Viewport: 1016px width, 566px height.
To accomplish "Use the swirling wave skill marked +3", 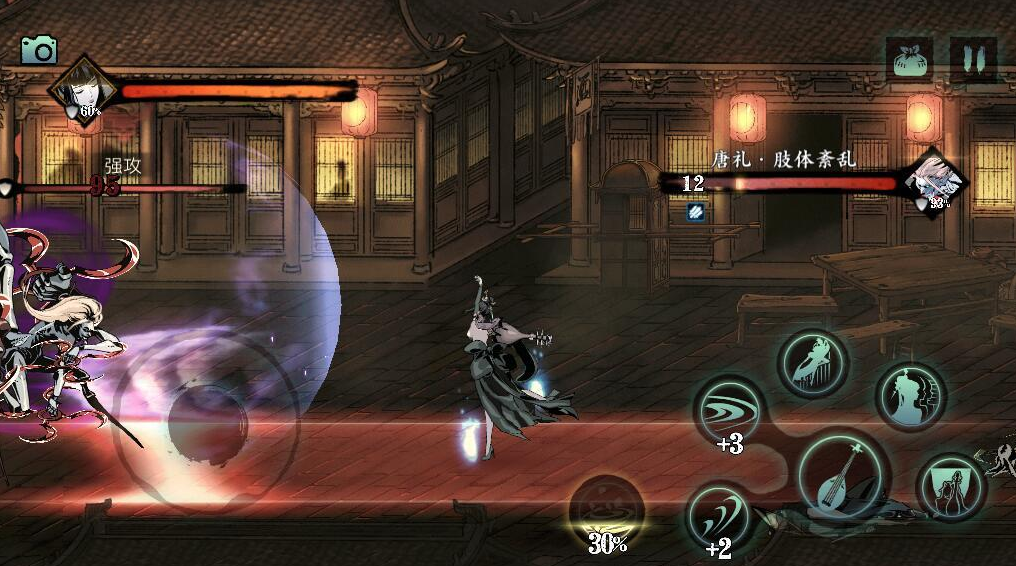I will click(729, 411).
